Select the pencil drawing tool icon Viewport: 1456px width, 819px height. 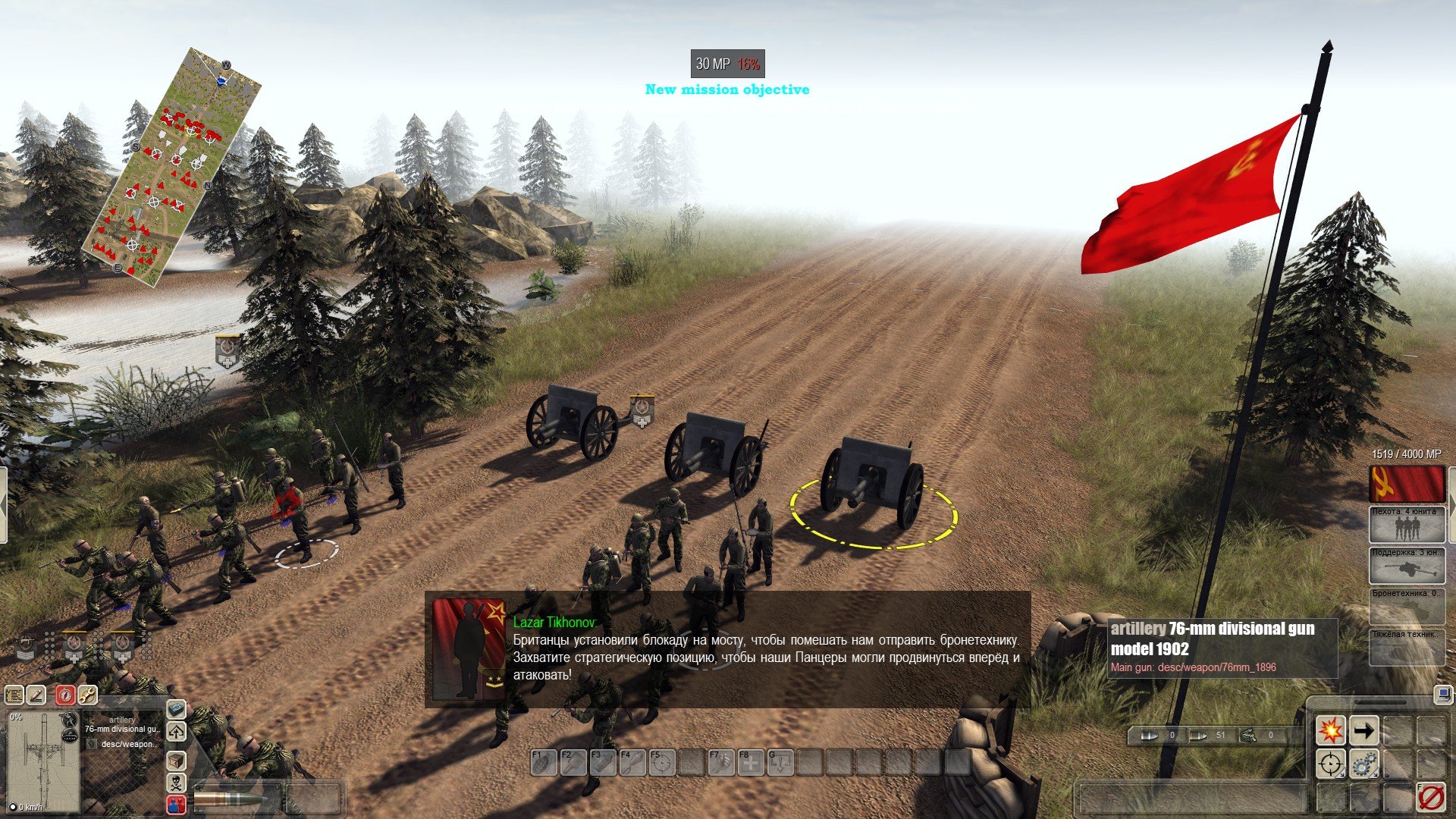pos(36,694)
